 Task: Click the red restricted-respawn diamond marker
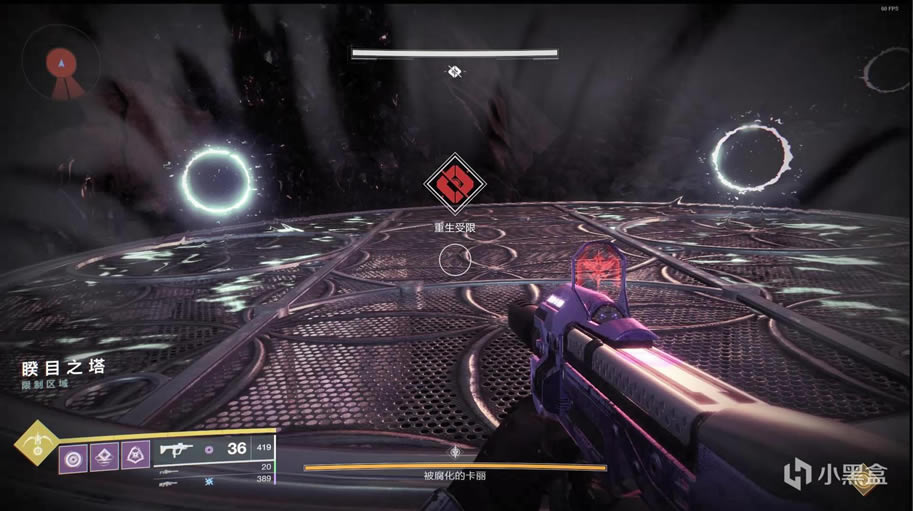click(453, 183)
